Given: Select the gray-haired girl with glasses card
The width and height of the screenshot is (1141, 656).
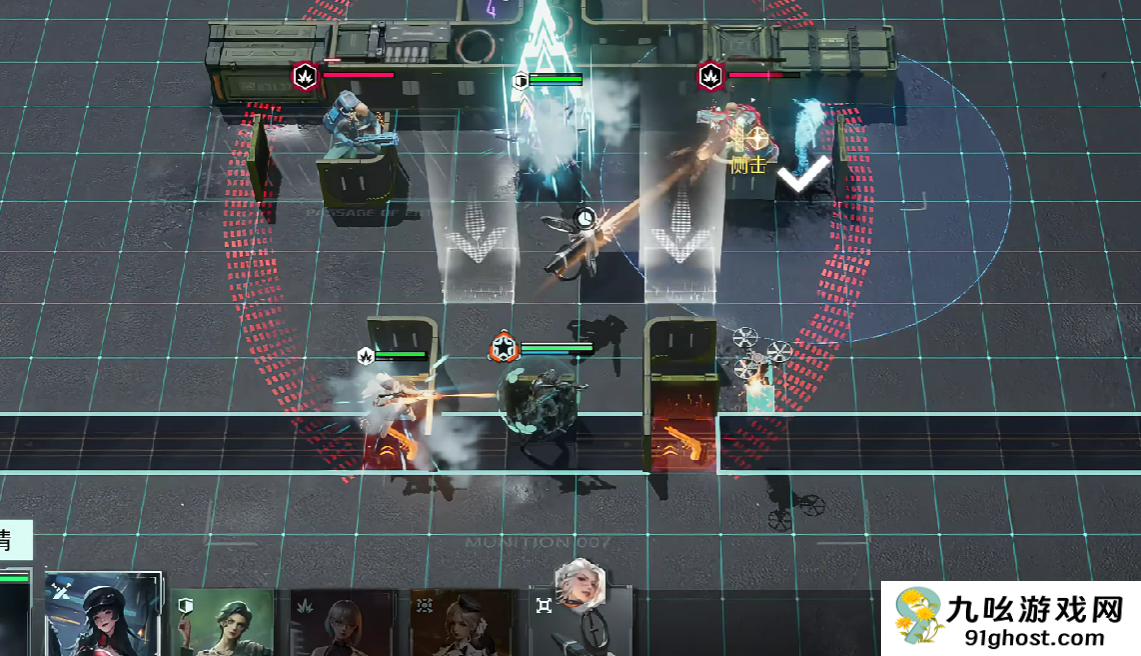Looking at the screenshot, I should pyautogui.click(x=346, y=622).
